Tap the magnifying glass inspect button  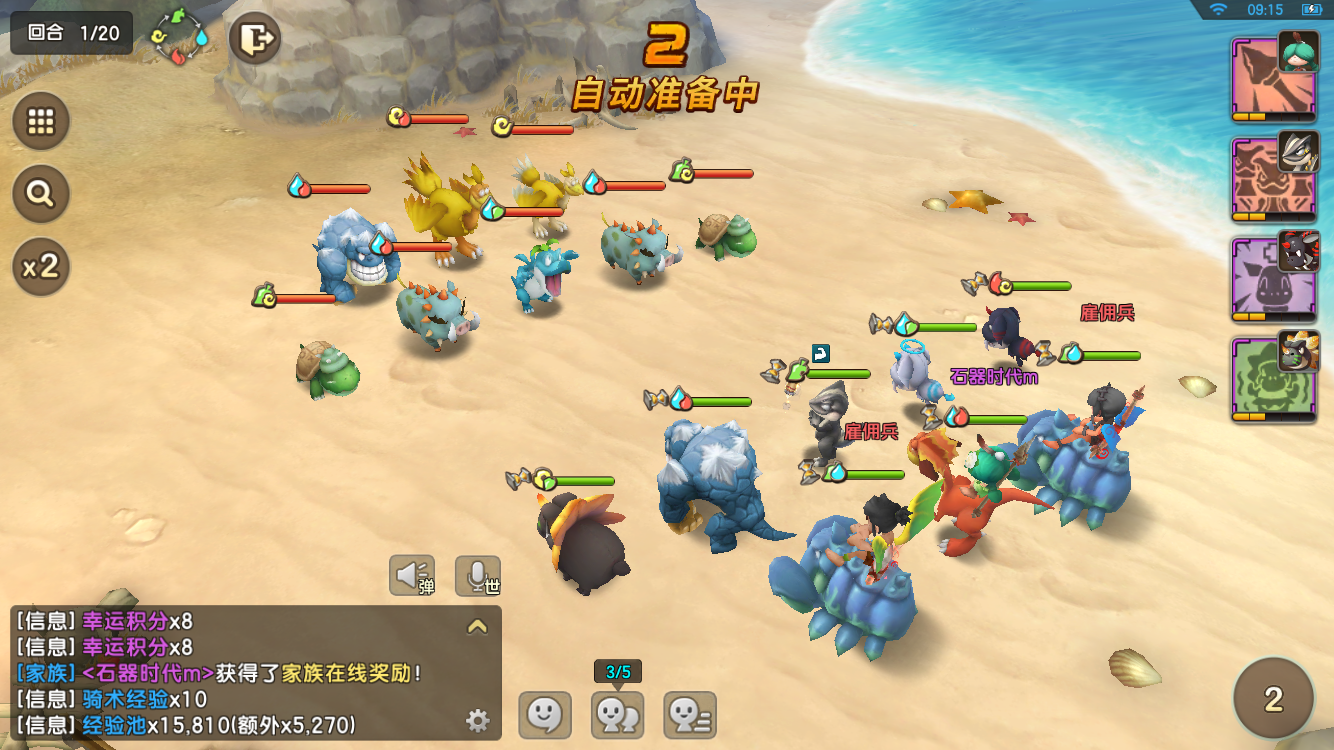coord(41,194)
